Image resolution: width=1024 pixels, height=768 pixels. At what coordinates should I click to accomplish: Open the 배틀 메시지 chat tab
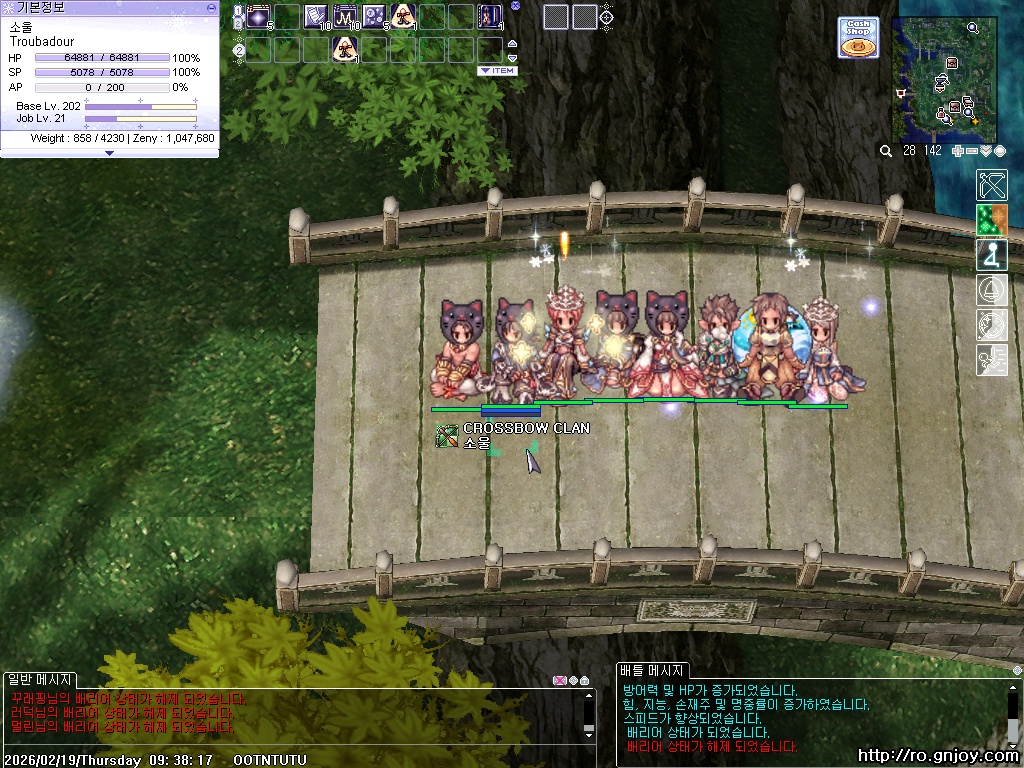point(651,671)
